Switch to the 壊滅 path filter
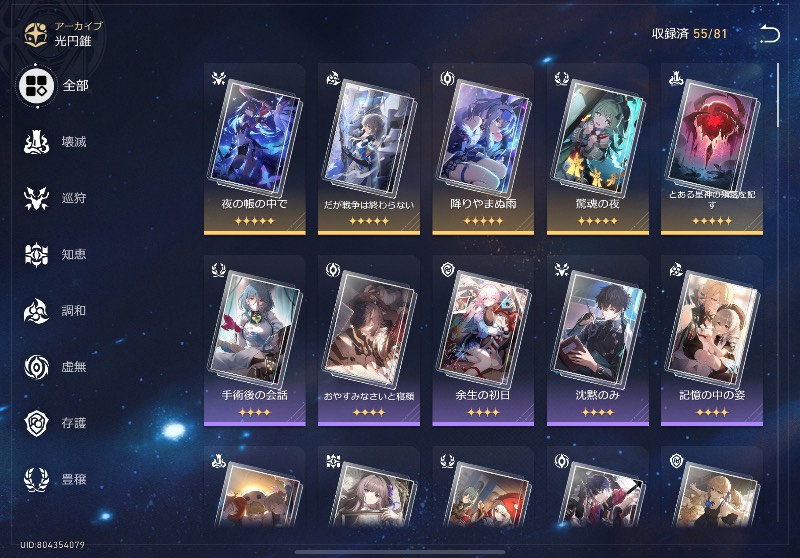 (x=57, y=142)
